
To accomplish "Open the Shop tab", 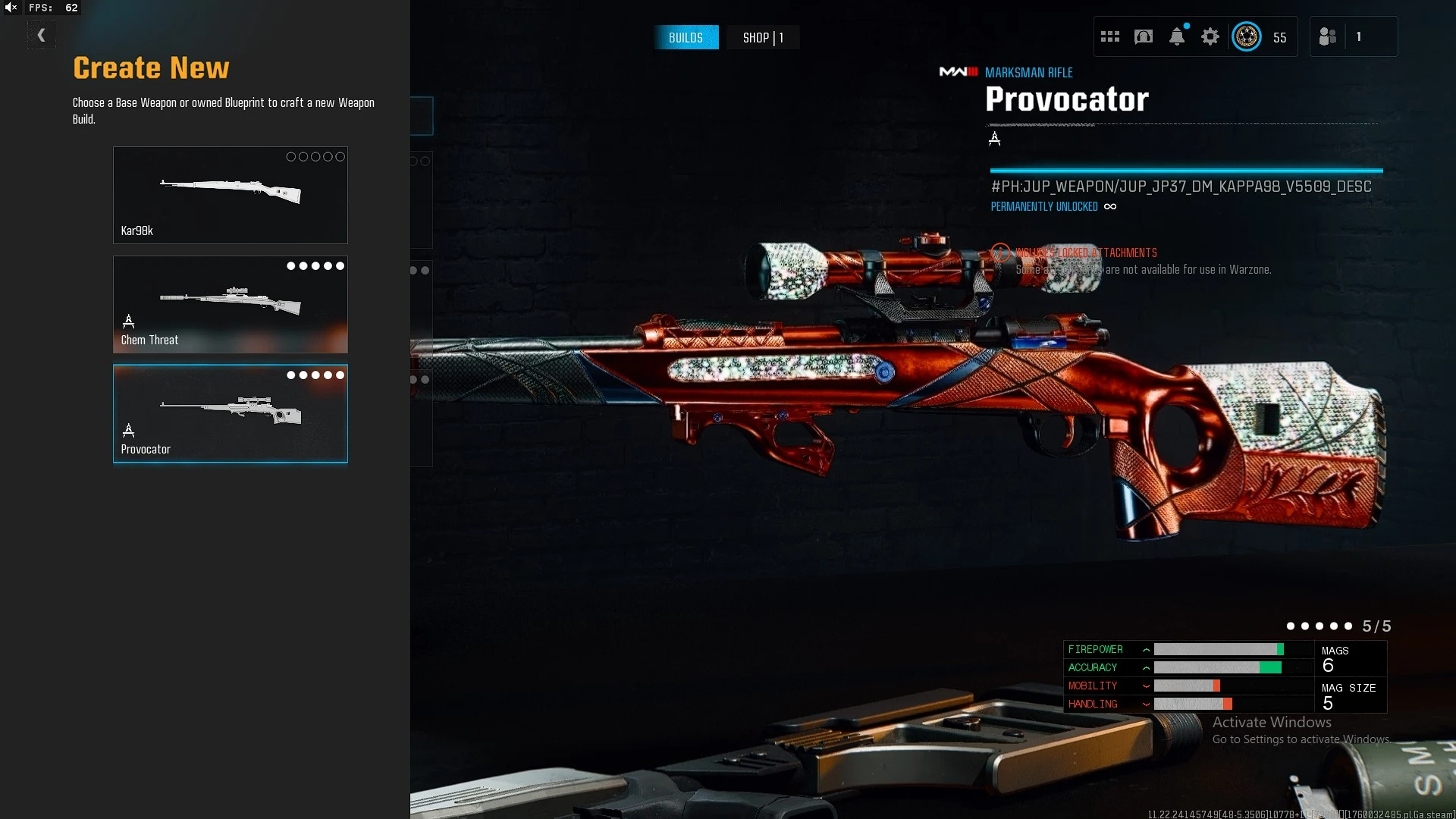I will point(762,38).
